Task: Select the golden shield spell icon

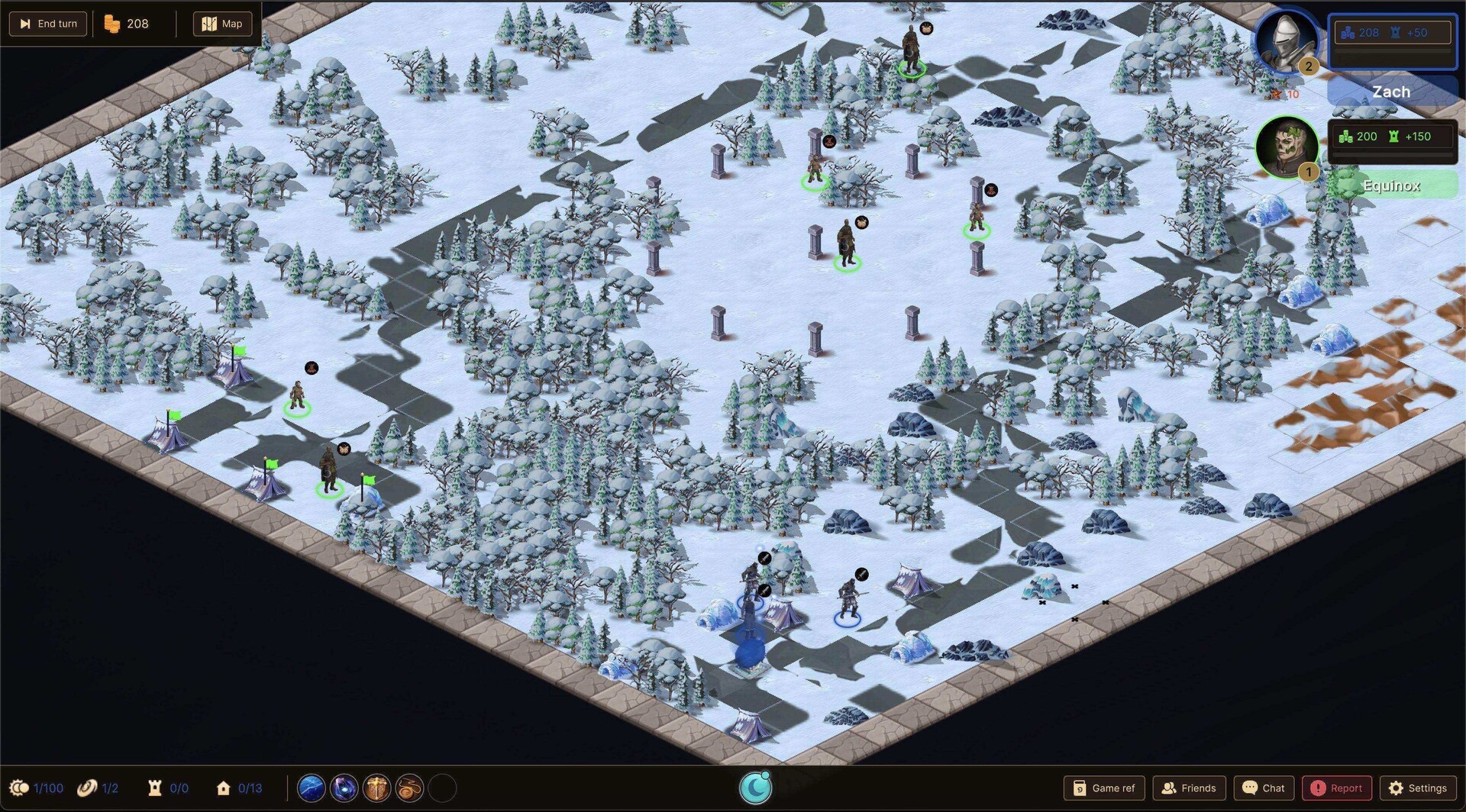Action: click(378, 788)
